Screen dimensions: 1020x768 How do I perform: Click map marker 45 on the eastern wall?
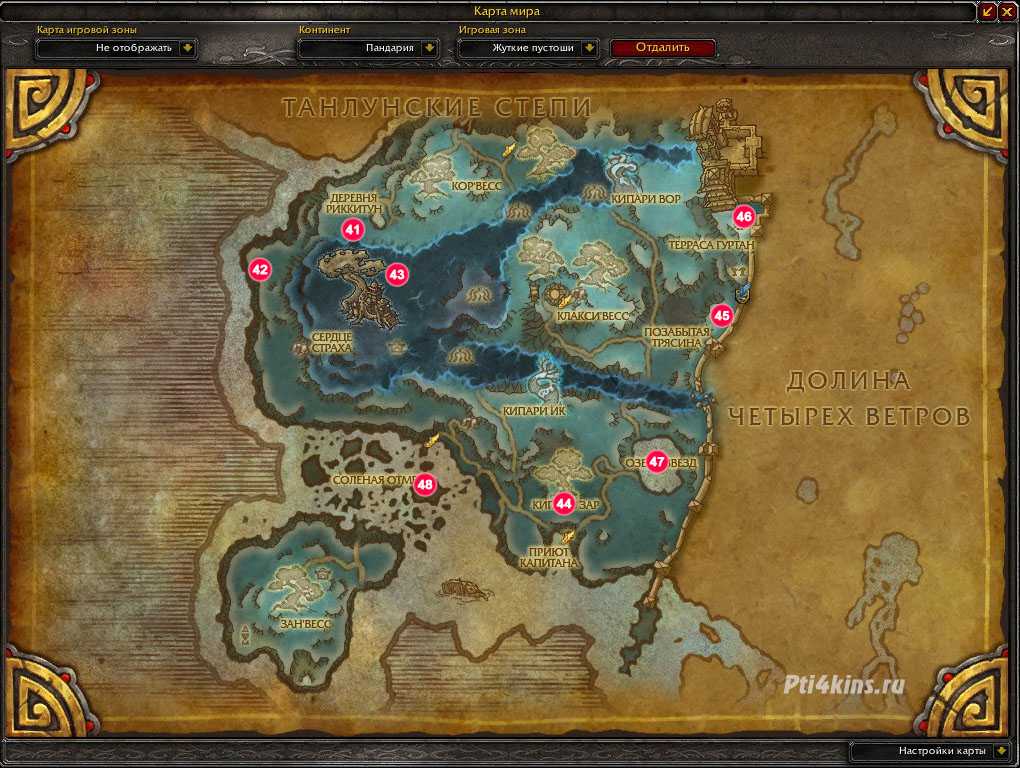(x=722, y=315)
